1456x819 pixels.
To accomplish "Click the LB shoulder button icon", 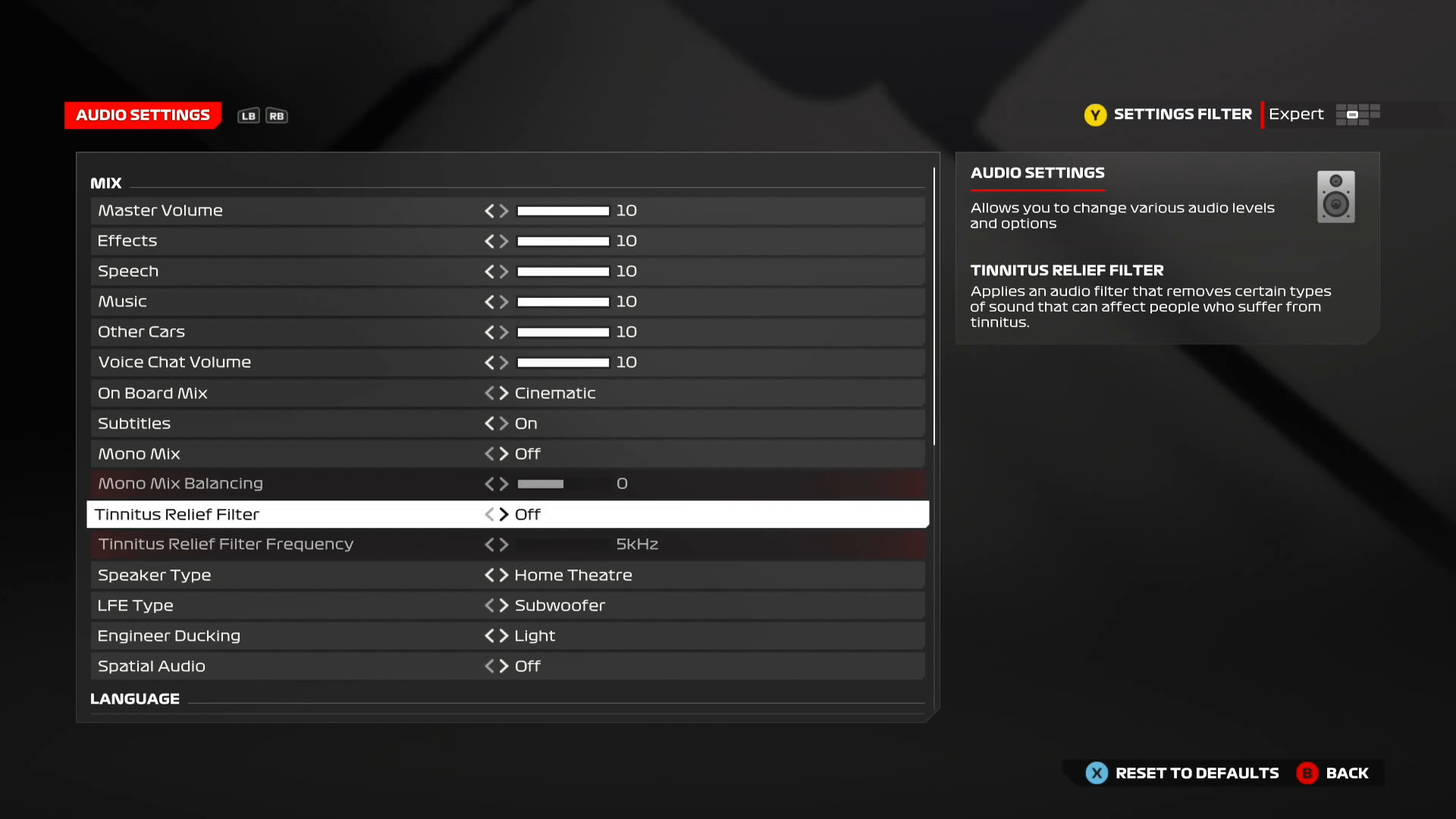I will click(247, 115).
